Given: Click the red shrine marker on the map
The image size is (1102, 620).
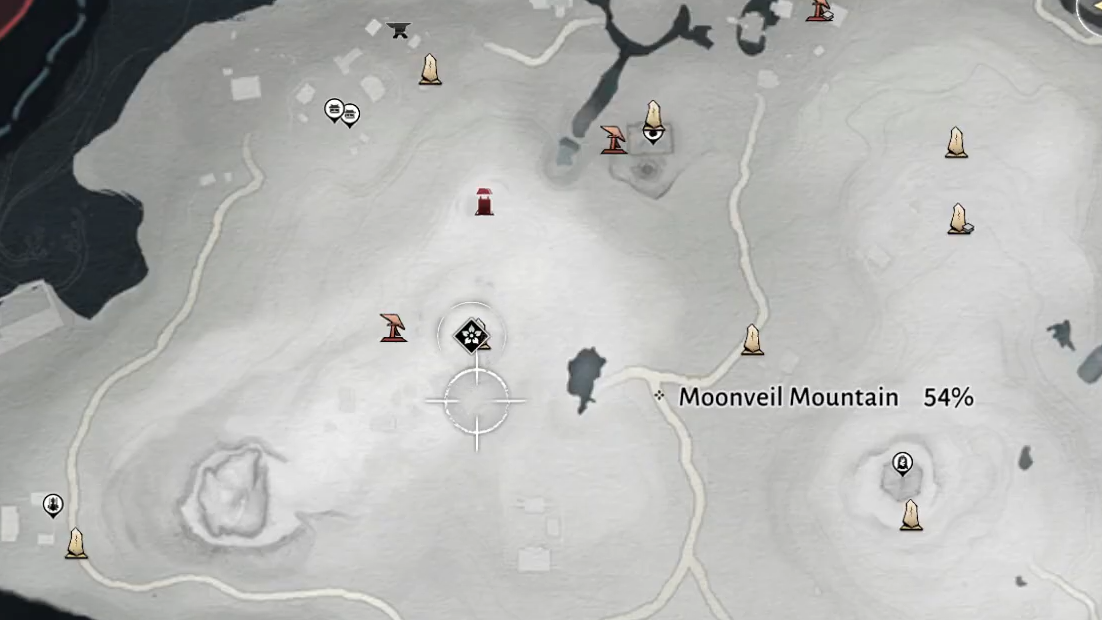Looking at the screenshot, I should [484, 201].
